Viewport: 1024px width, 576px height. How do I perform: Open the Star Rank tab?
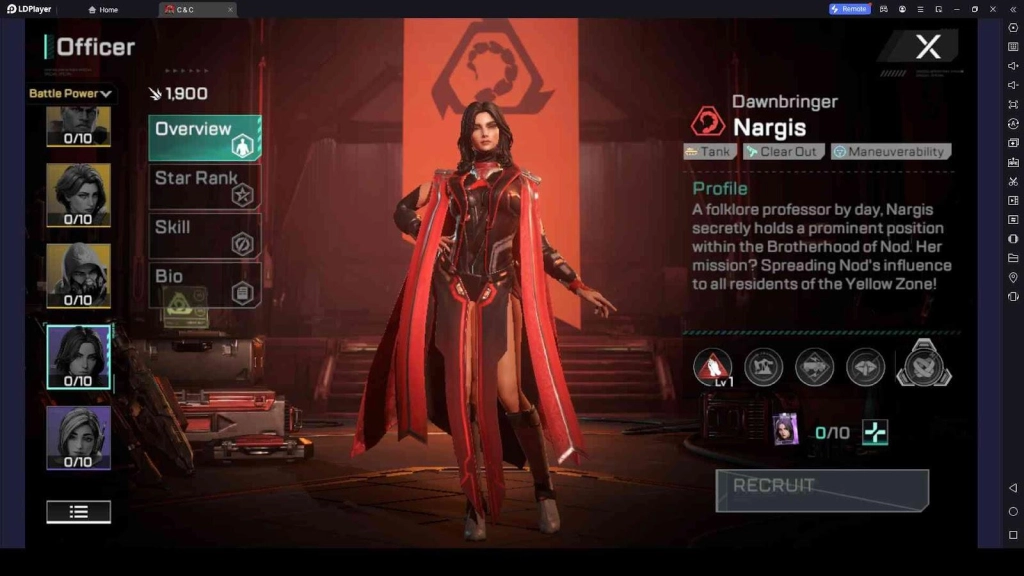(204, 186)
